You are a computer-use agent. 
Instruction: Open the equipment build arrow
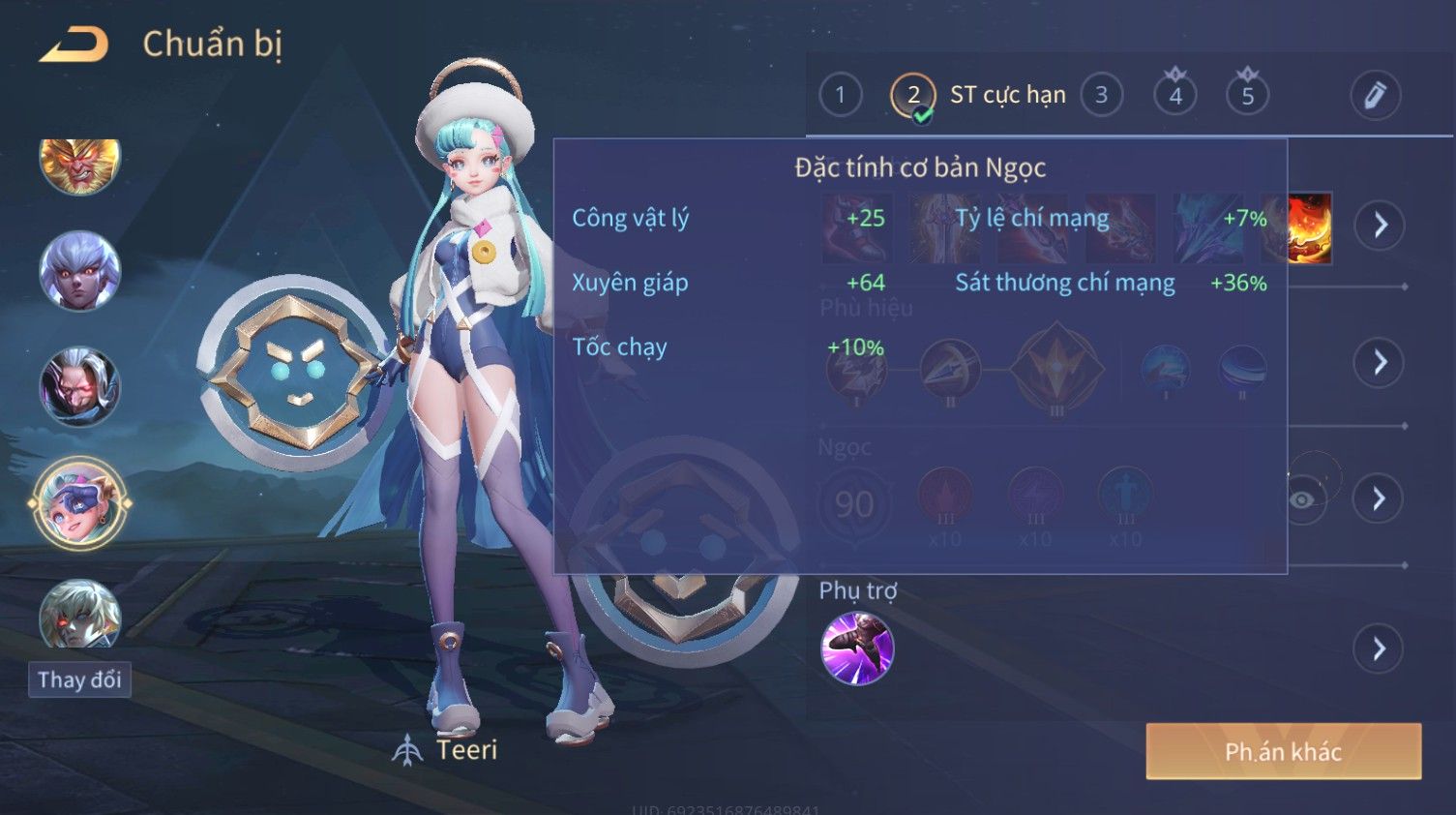(1380, 226)
